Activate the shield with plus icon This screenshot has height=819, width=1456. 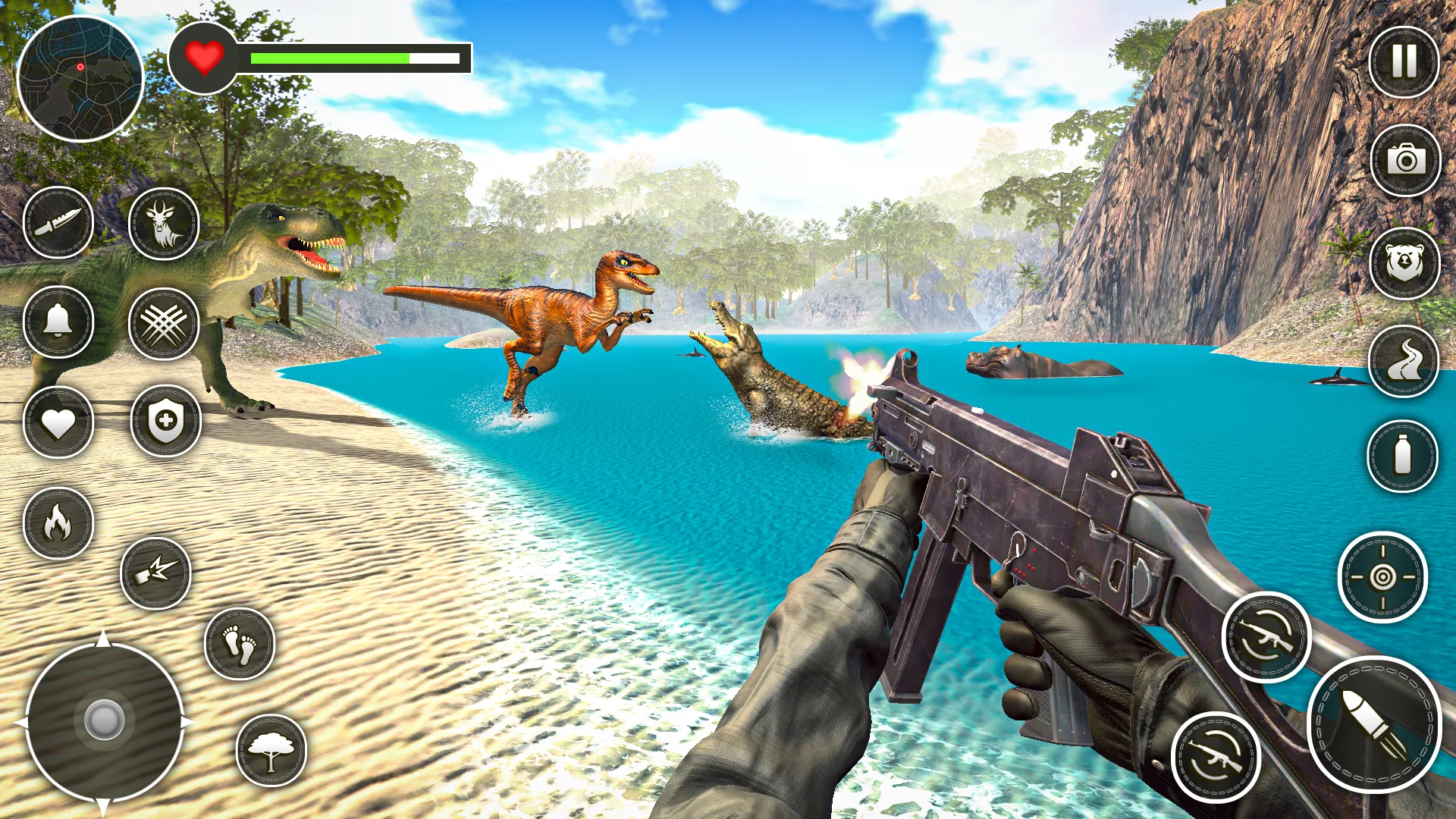[x=165, y=421]
